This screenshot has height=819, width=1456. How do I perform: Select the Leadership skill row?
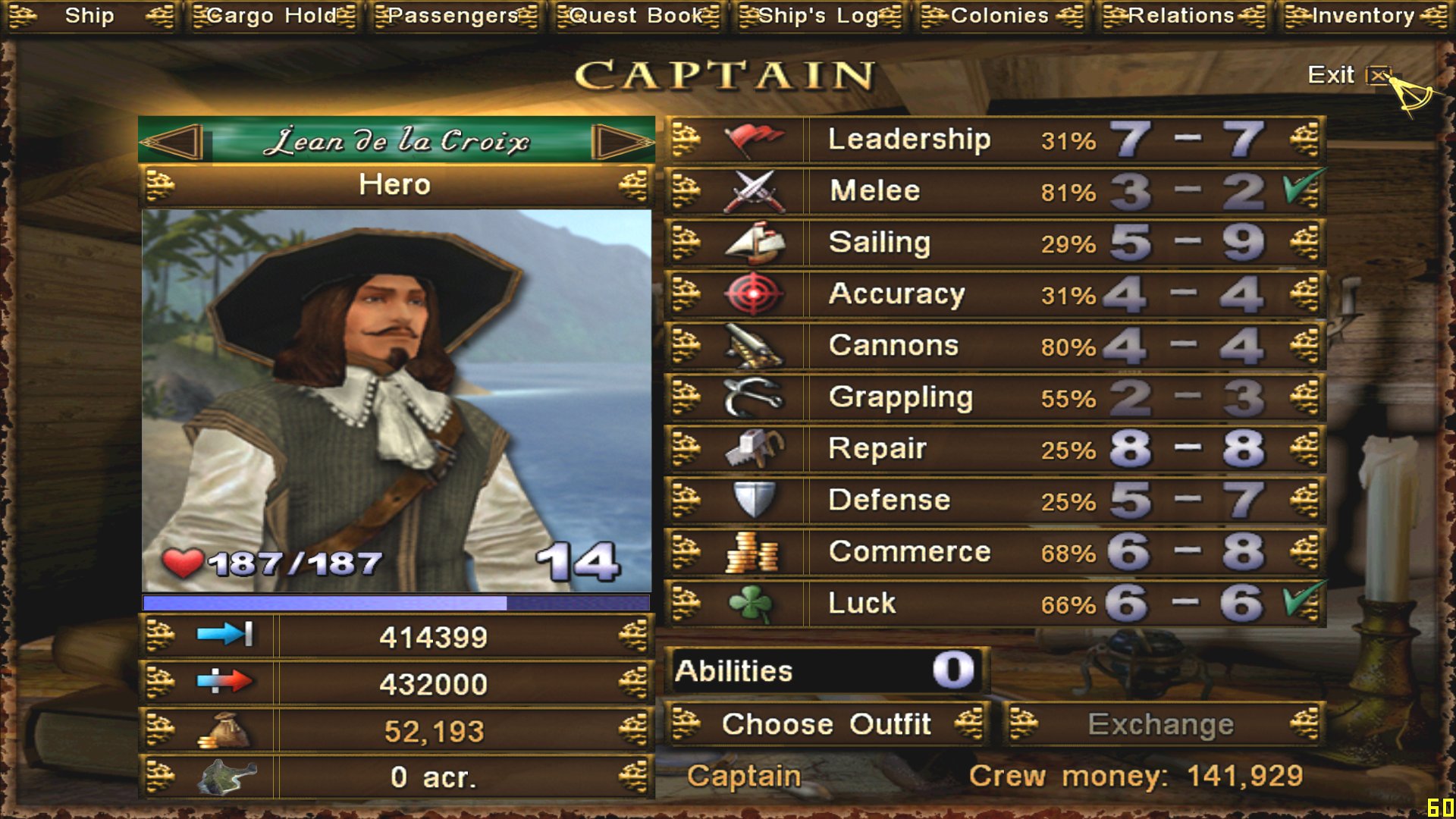[993, 140]
